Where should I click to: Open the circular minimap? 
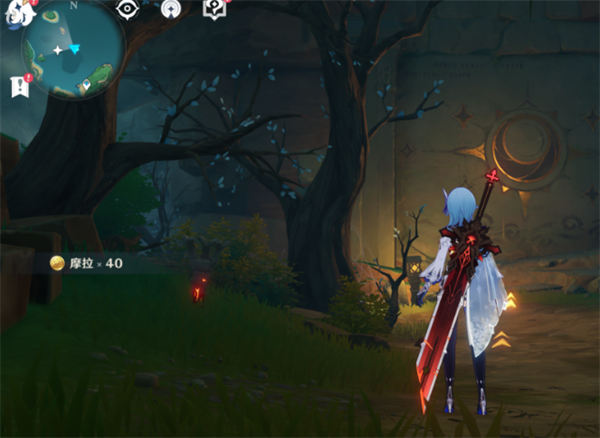(74, 48)
